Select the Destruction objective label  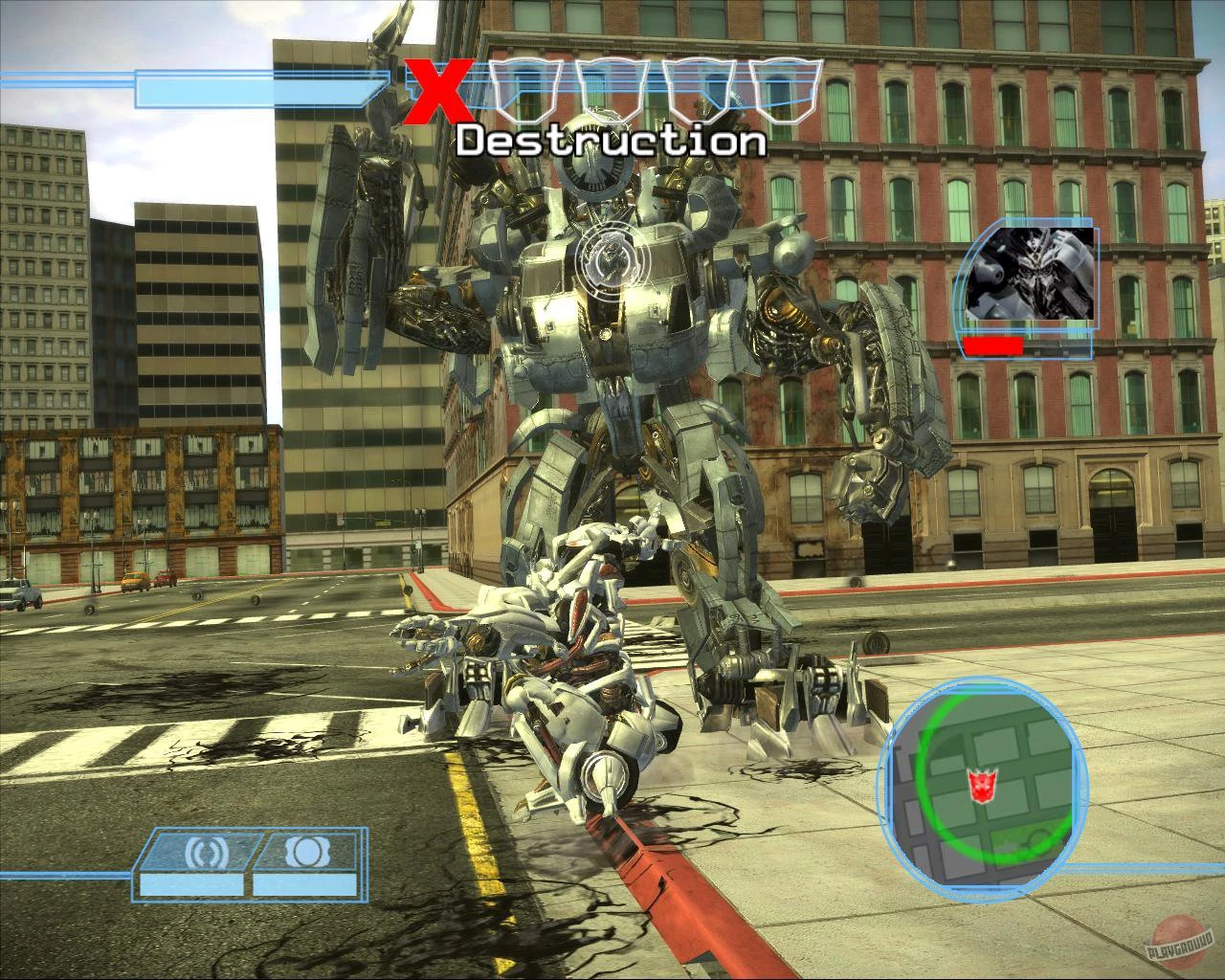[612, 143]
